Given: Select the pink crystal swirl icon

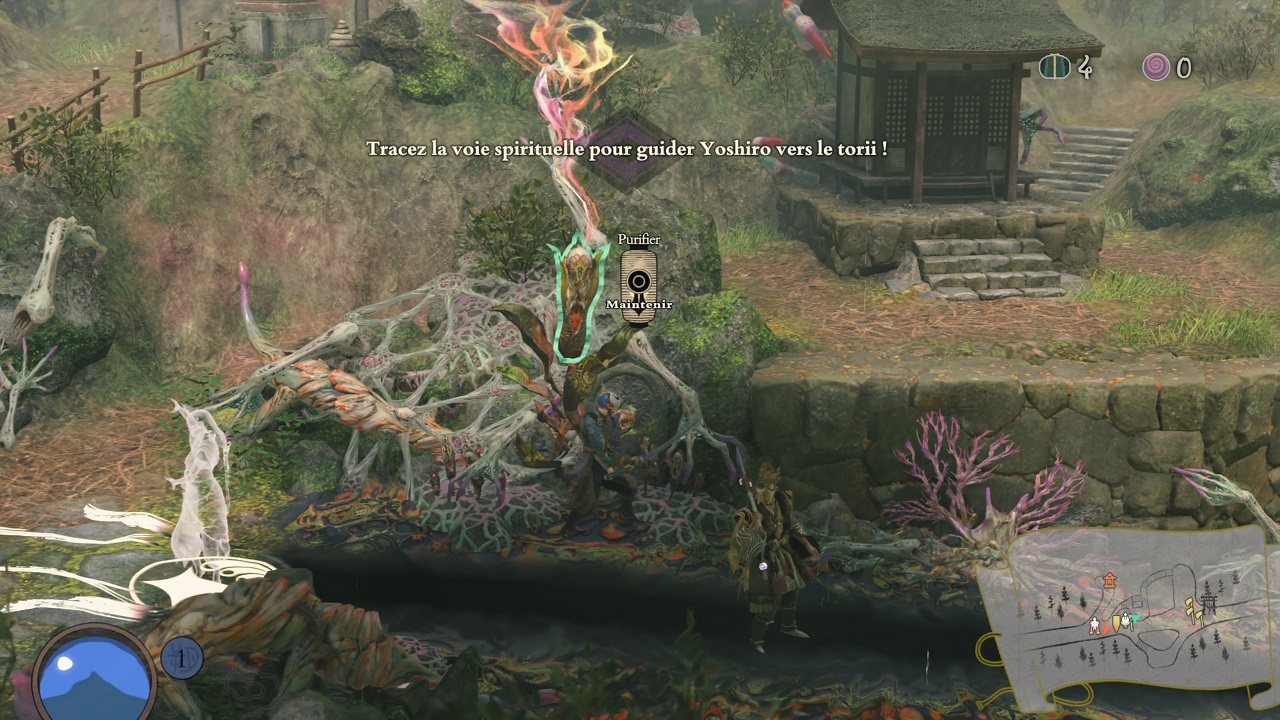Looking at the screenshot, I should (1157, 67).
